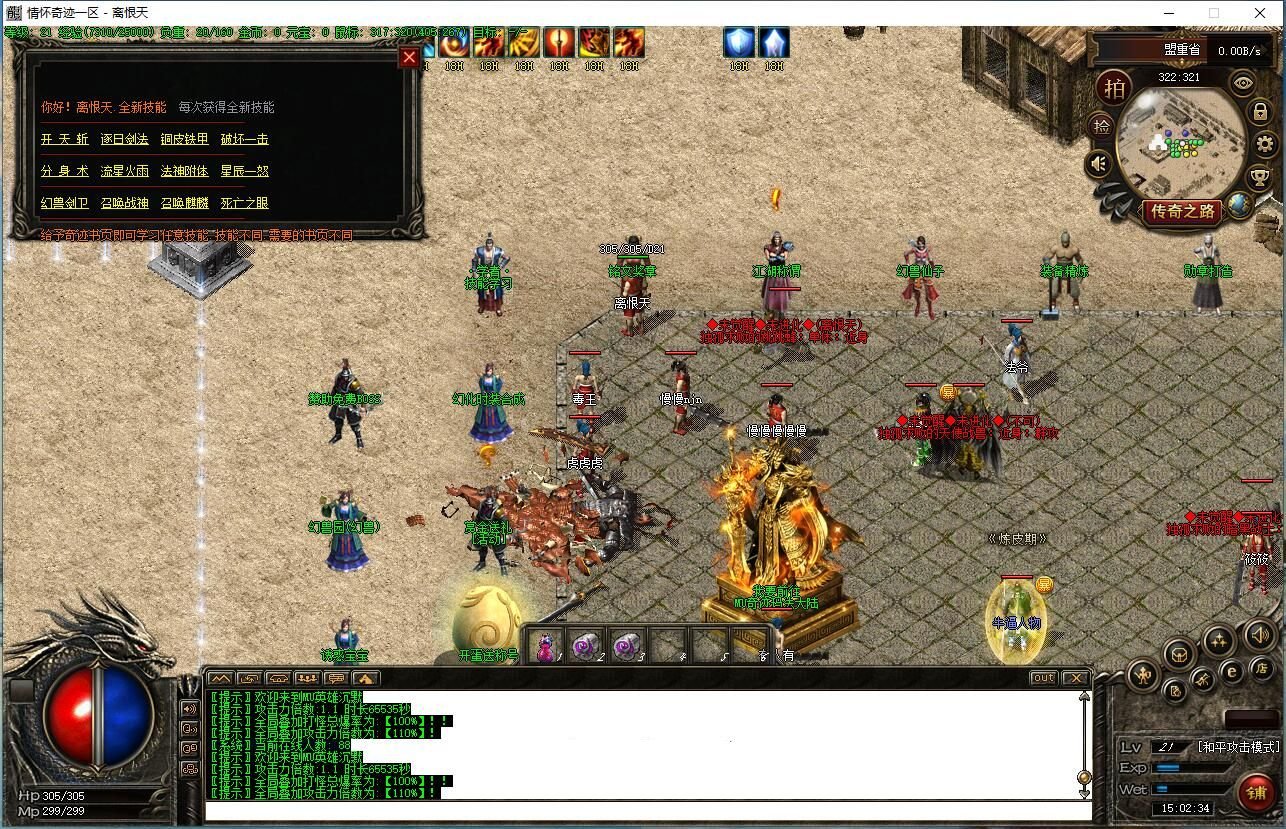
Task: Choose the 流星火雨 skill link
Action: tap(125, 171)
